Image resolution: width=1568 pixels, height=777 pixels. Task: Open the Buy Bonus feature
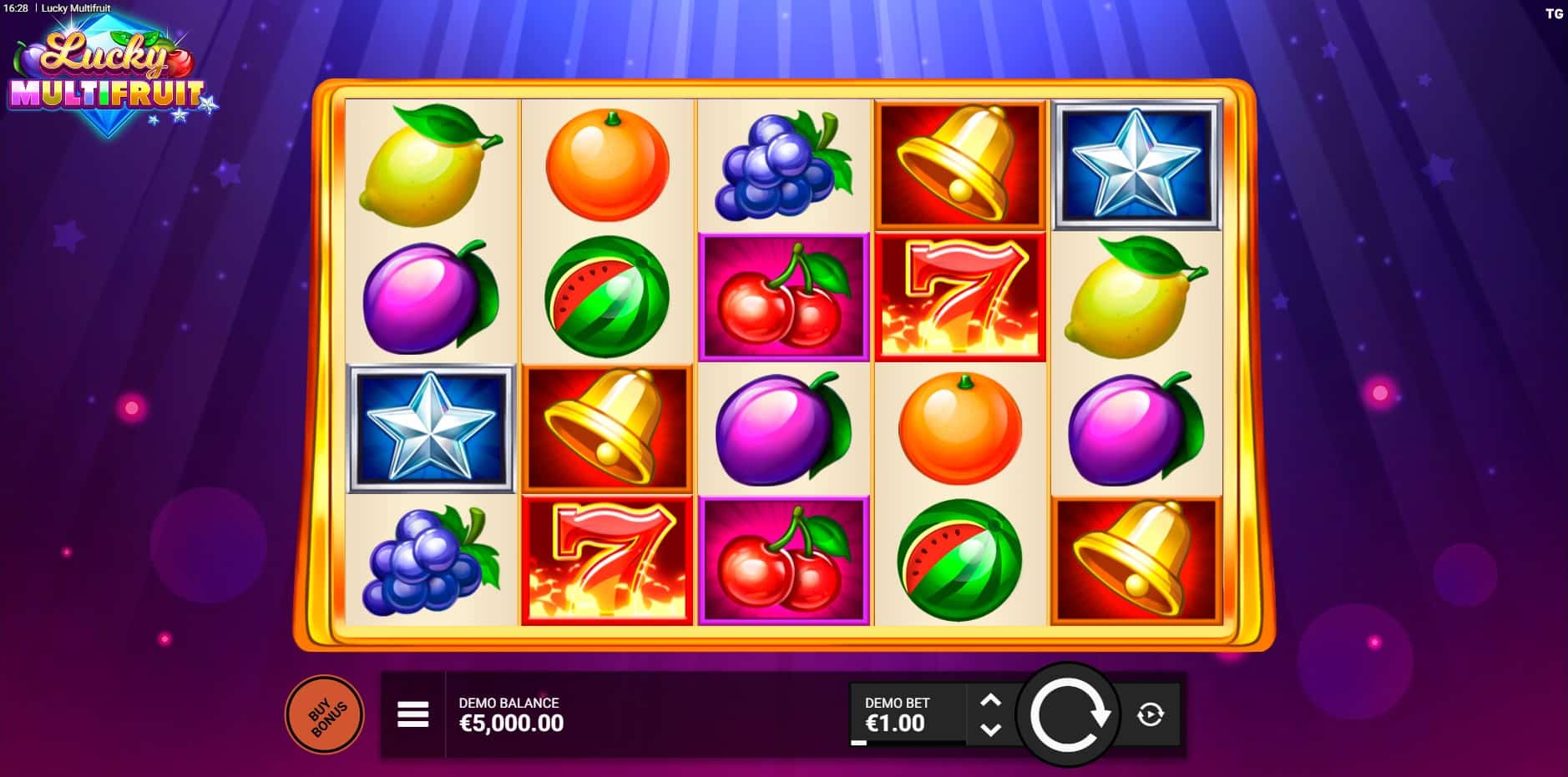tap(325, 715)
